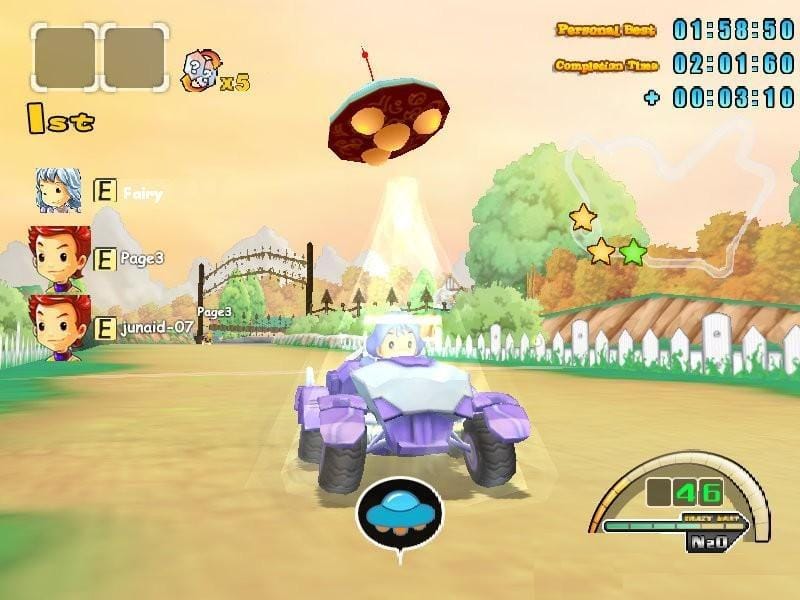Click the green star marker on the minimap
This screenshot has height=600, width=800.
tap(632, 252)
